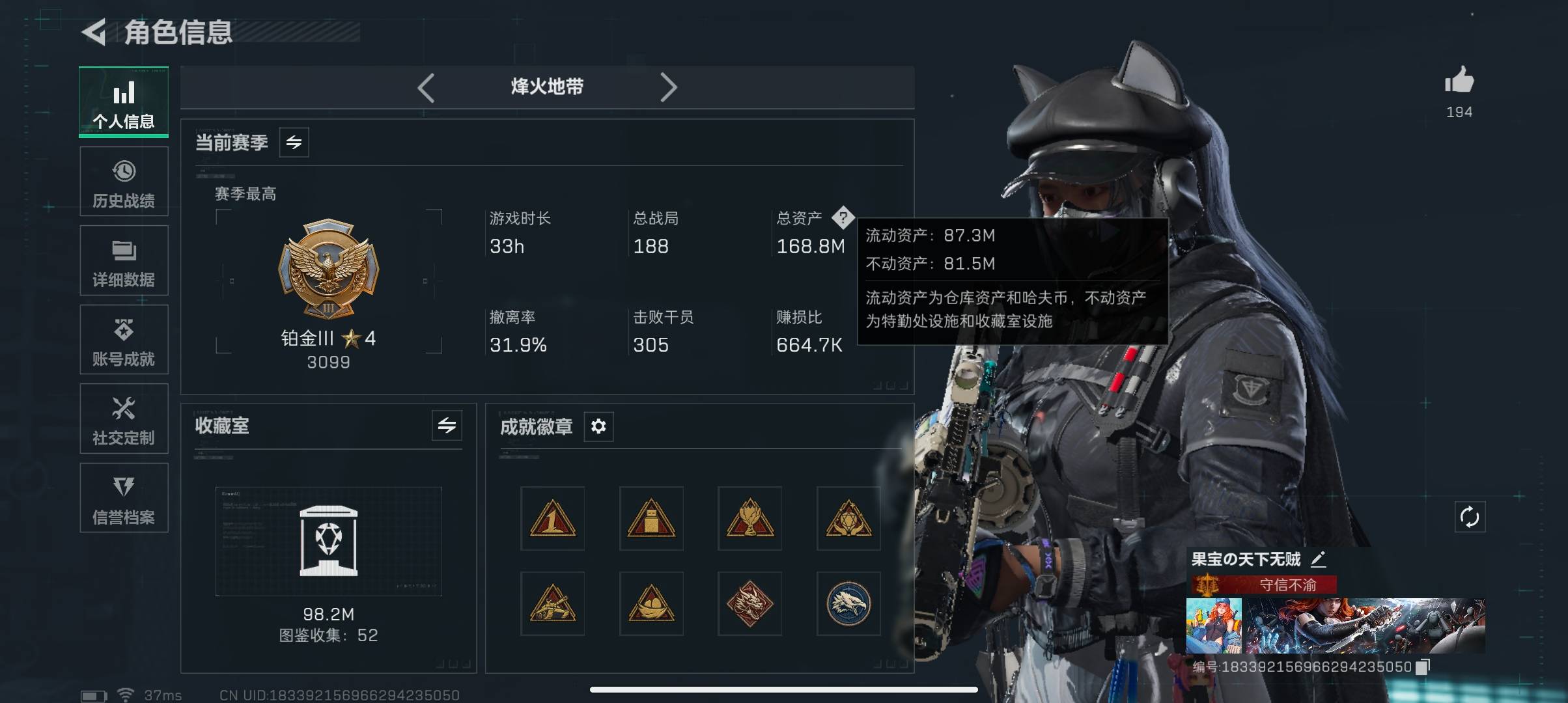Open the 社交定制 tab
The width and height of the screenshot is (1568, 703).
point(124,419)
